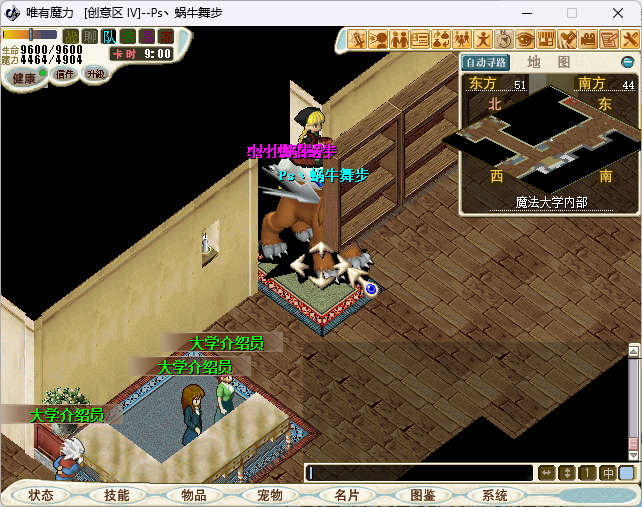Open the 名片 name card menu
Screen dimensions: 642x507
click(346, 495)
